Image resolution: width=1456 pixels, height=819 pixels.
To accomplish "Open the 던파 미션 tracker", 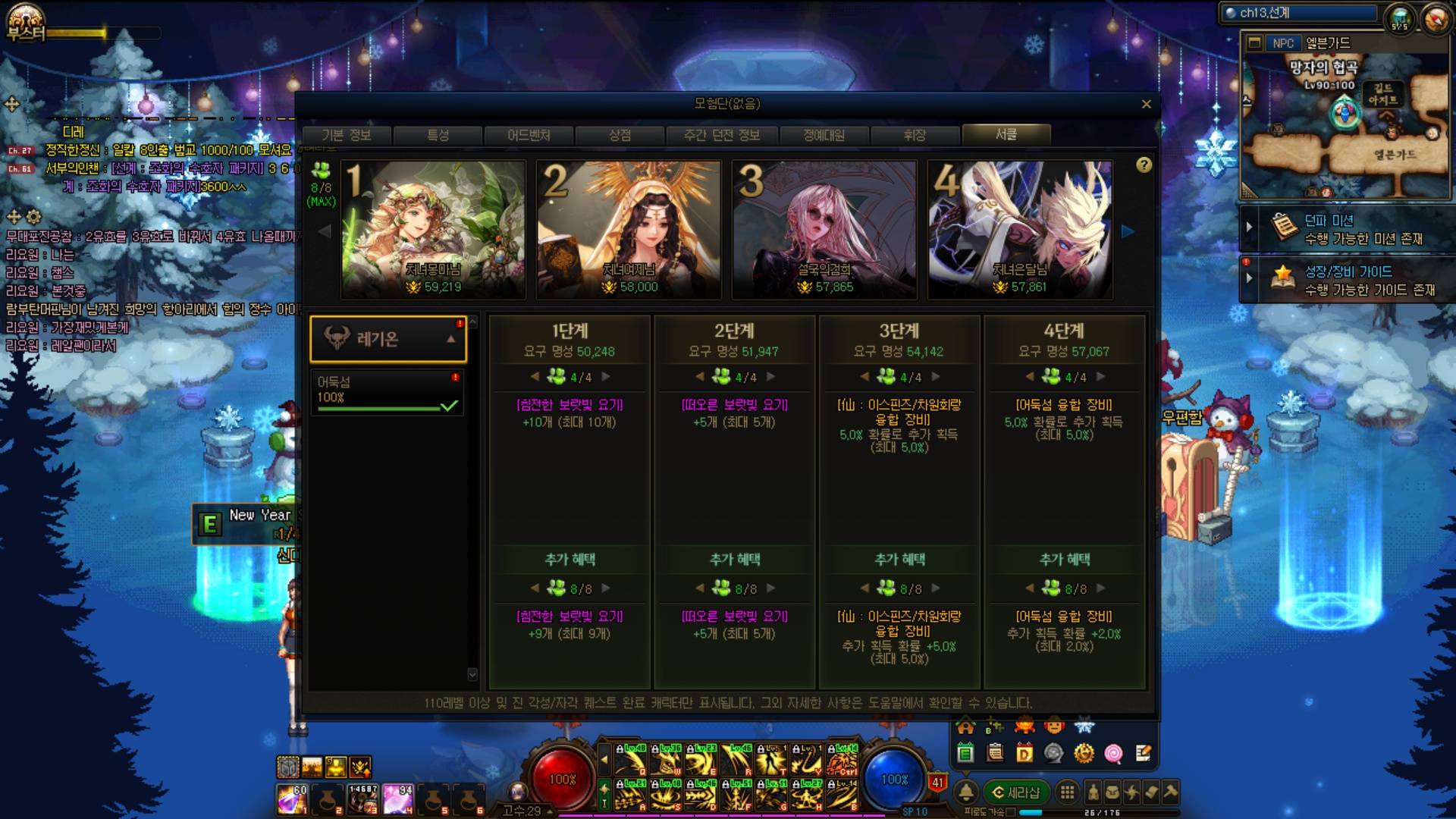I will click(x=1350, y=229).
